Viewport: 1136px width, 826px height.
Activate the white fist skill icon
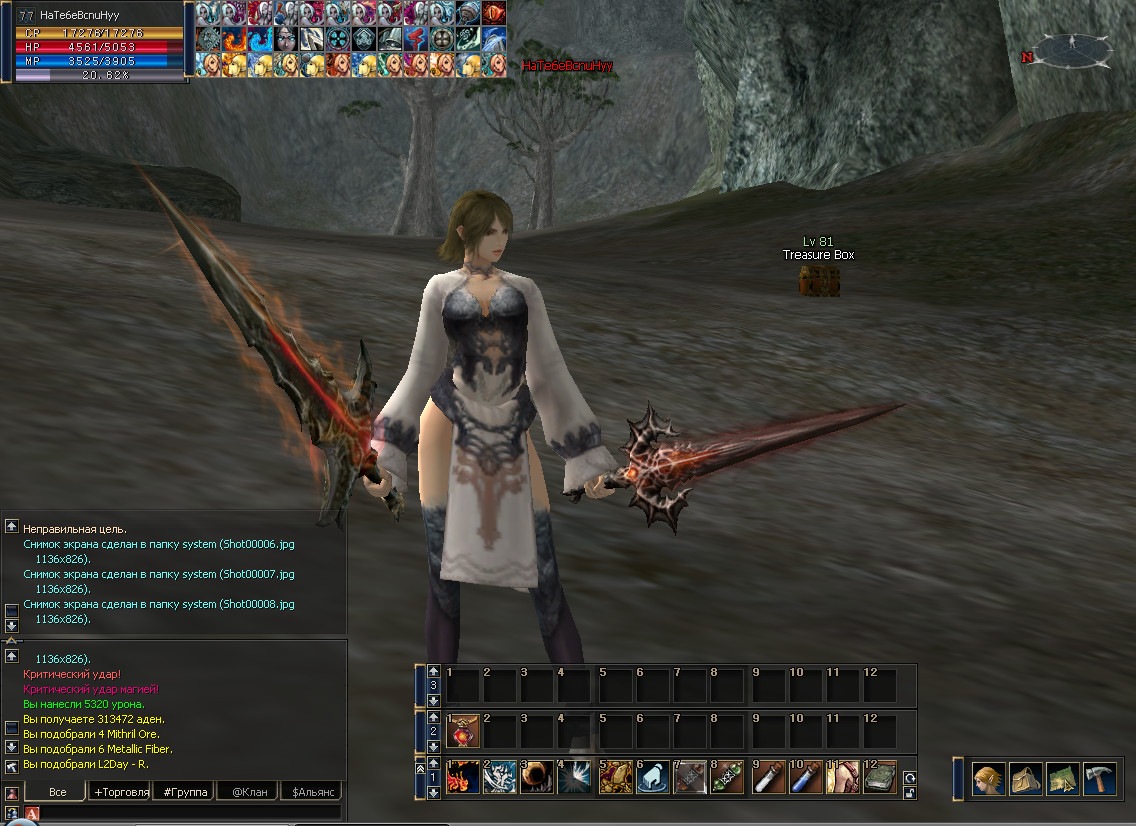(652, 778)
